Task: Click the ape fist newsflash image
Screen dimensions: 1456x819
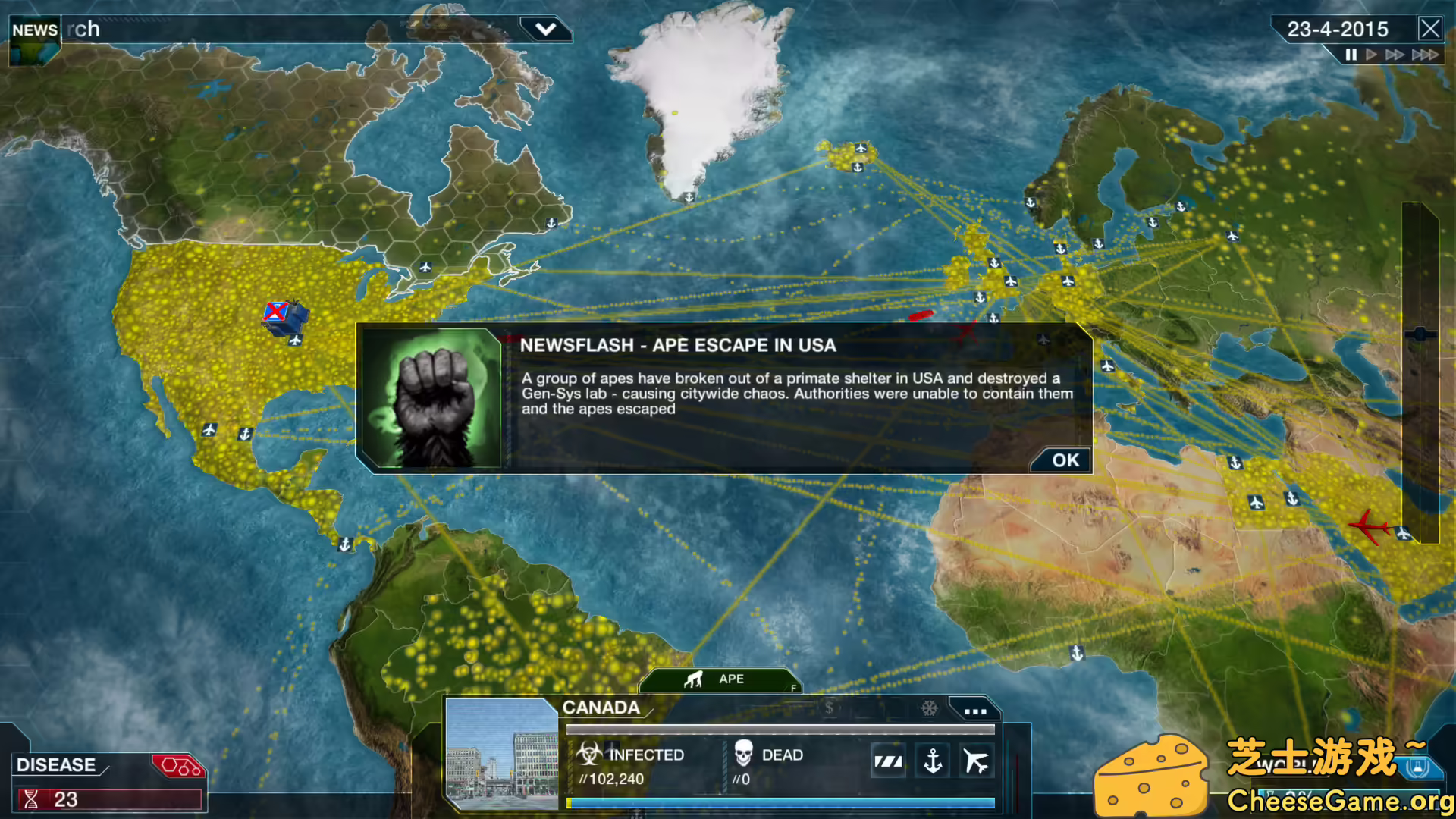Action: click(432, 398)
